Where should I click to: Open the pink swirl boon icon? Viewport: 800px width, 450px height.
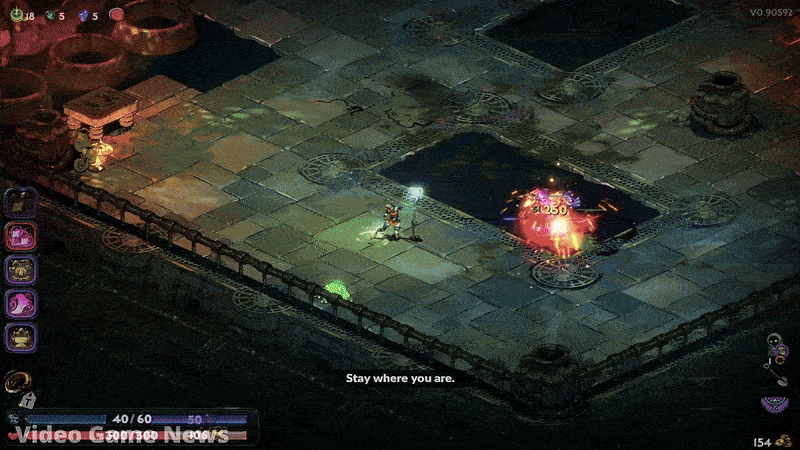22,304
